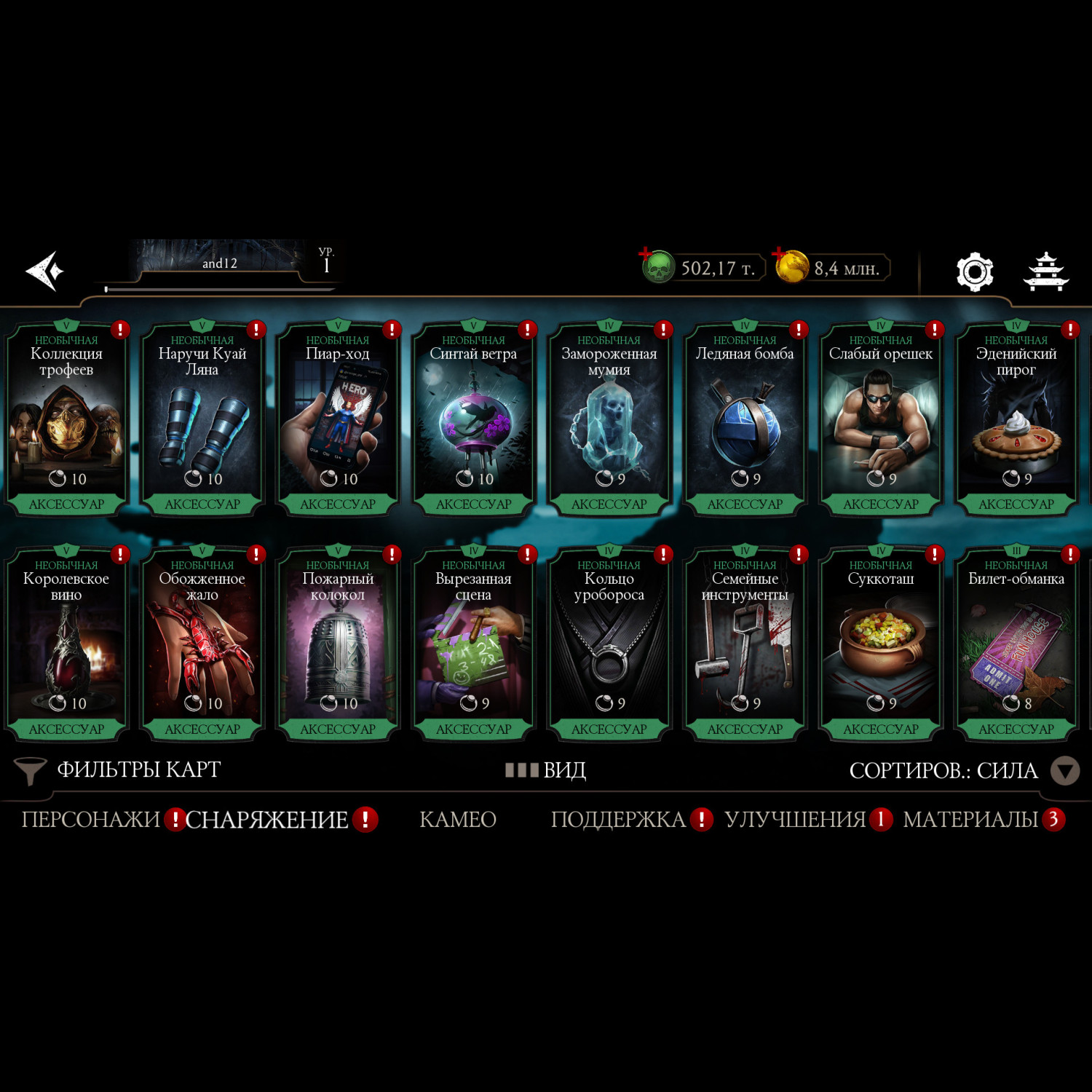Screen dimensions: 1092x1092
Task: Choose the Наручи Куай Ляна card
Action: (x=202, y=420)
